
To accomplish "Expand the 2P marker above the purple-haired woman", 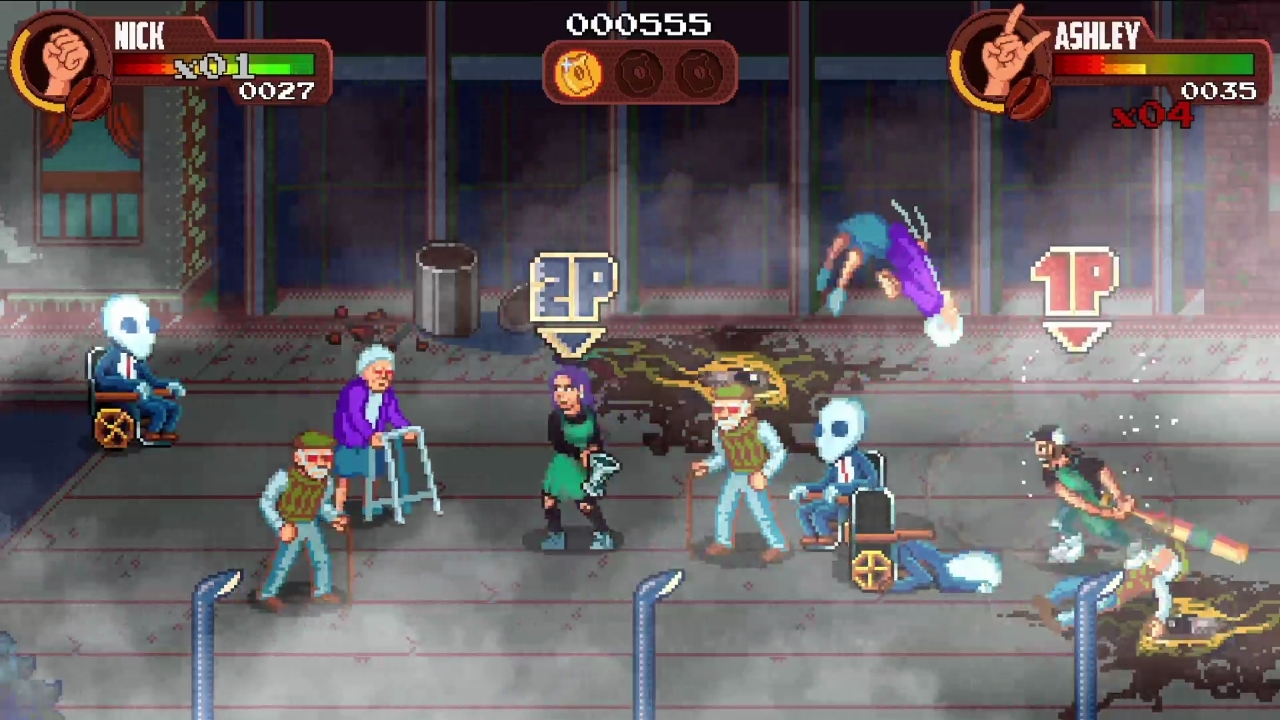I will click(x=573, y=290).
